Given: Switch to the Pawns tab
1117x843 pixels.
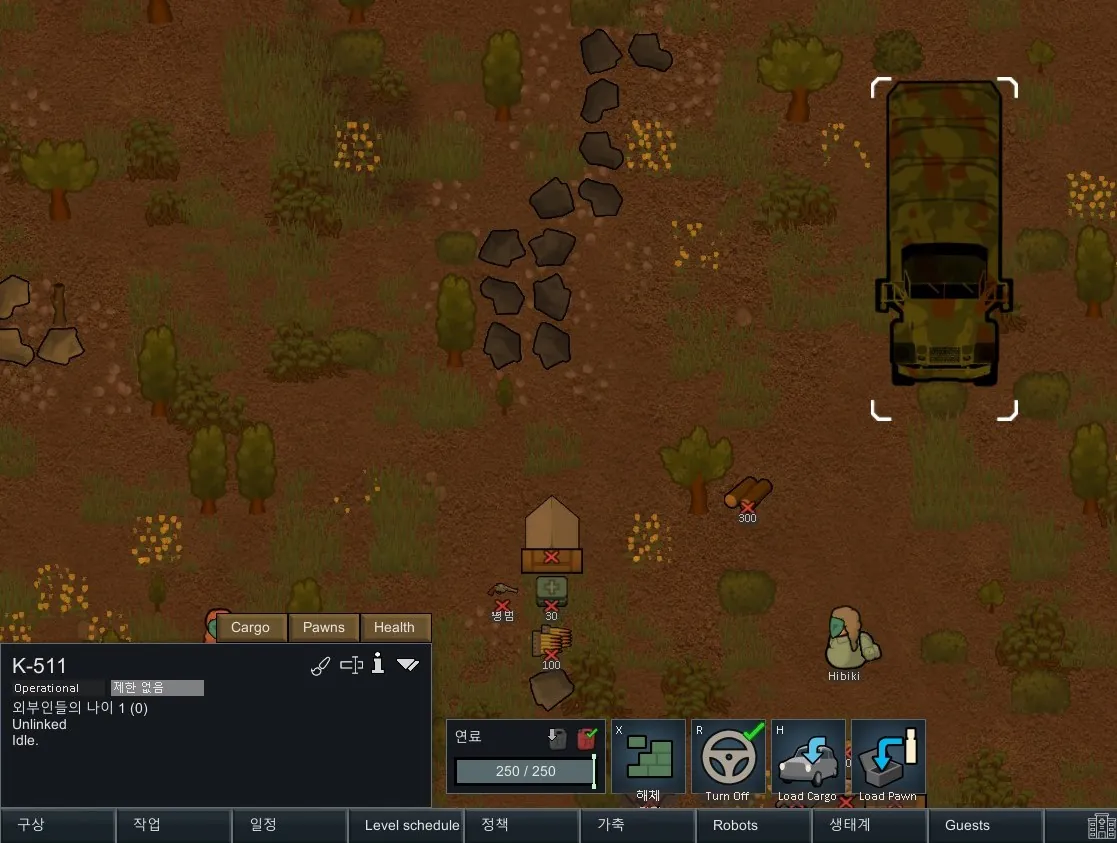Looking at the screenshot, I should 323,628.
